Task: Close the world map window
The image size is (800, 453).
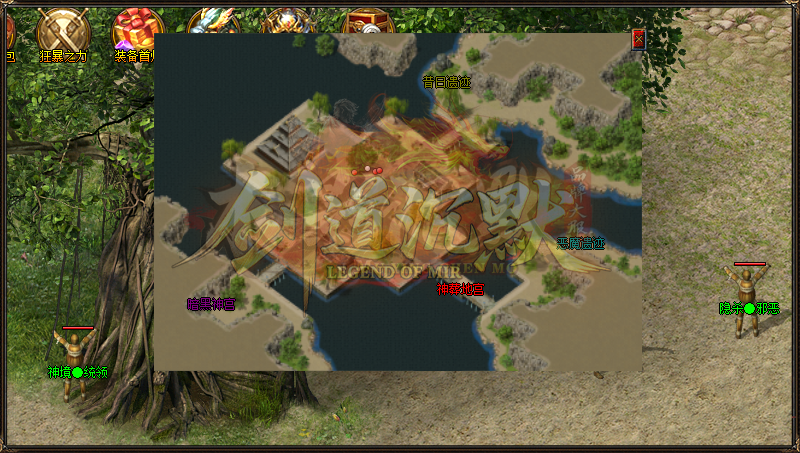Action: (x=638, y=40)
